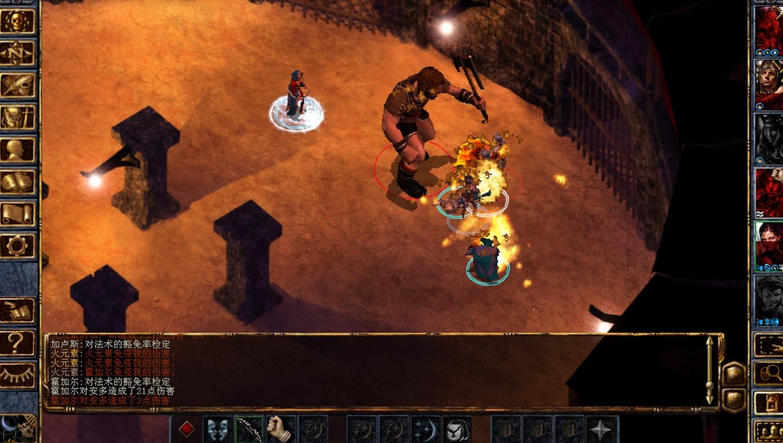Select the red diamond action button
The width and height of the screenshot is (783, 443).
(186, 430)
